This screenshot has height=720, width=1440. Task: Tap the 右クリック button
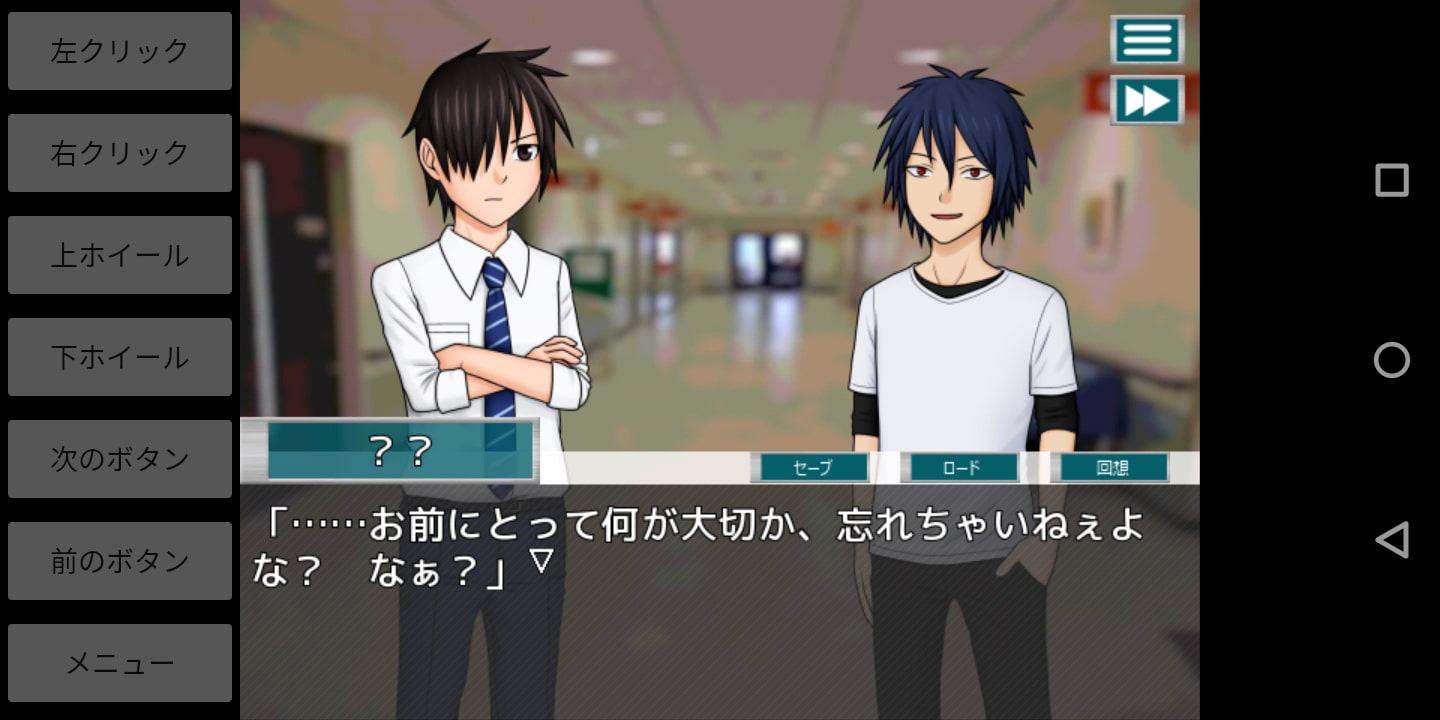pyautogui.click(x=120, y=153)
